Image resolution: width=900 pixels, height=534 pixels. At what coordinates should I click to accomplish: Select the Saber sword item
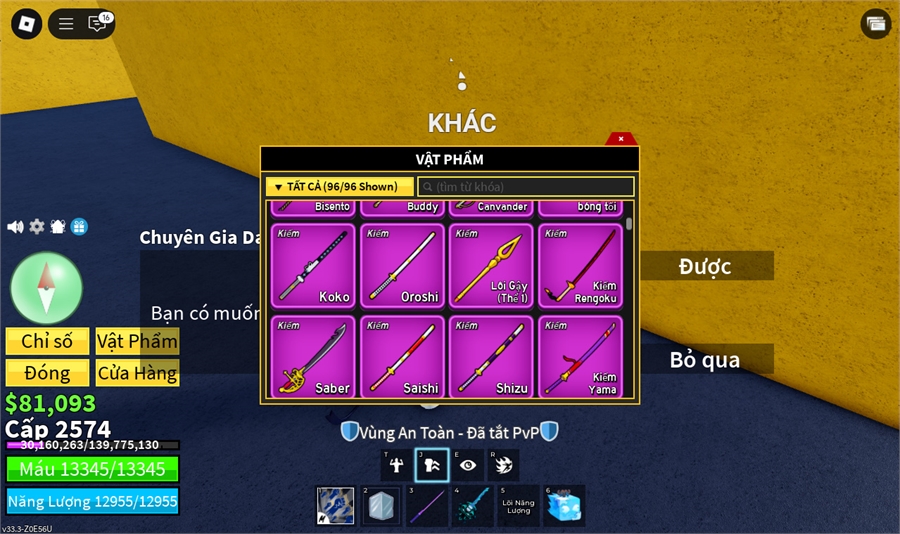(x=313, y=356)
